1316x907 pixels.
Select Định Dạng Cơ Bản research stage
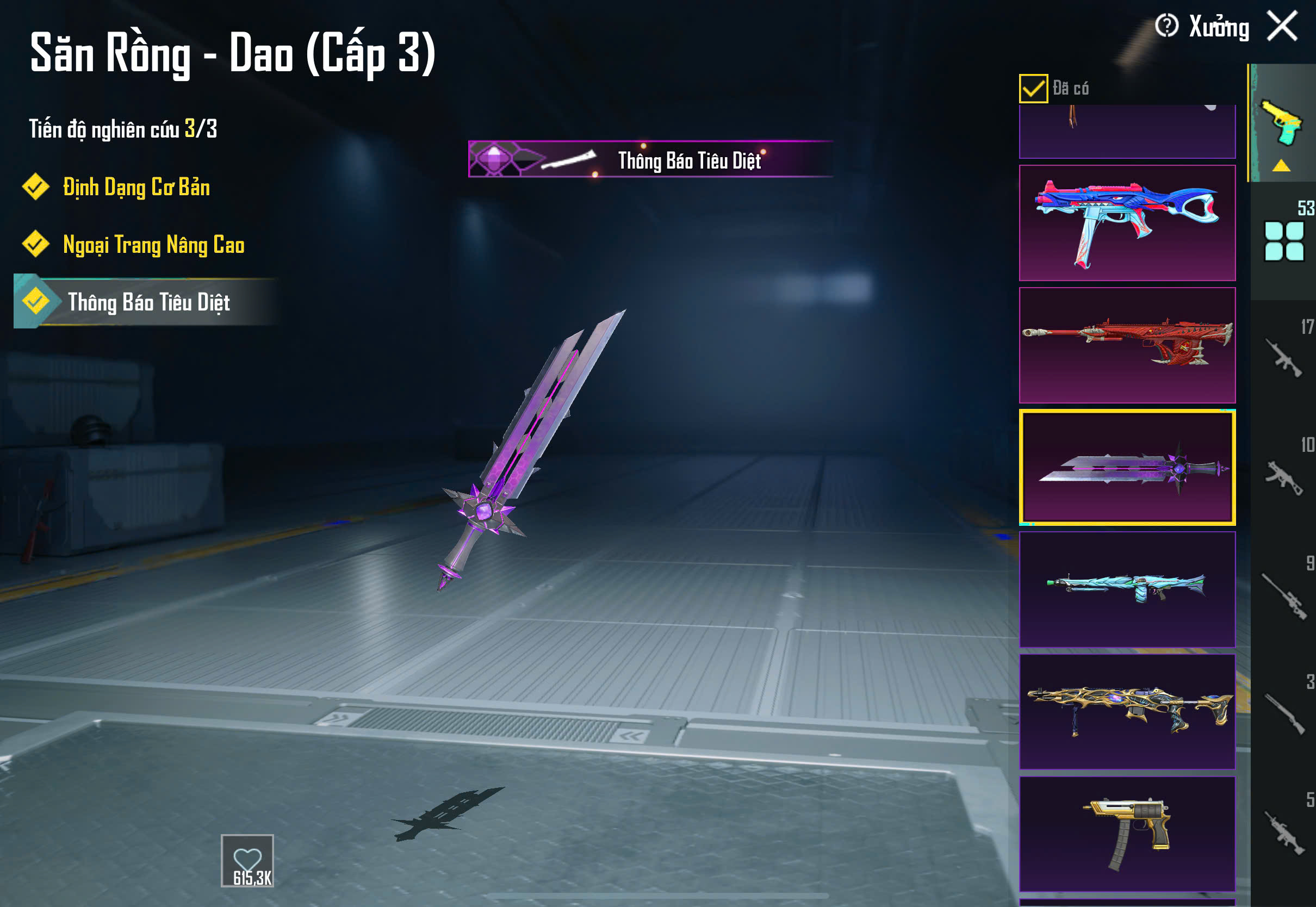point(135,188)
